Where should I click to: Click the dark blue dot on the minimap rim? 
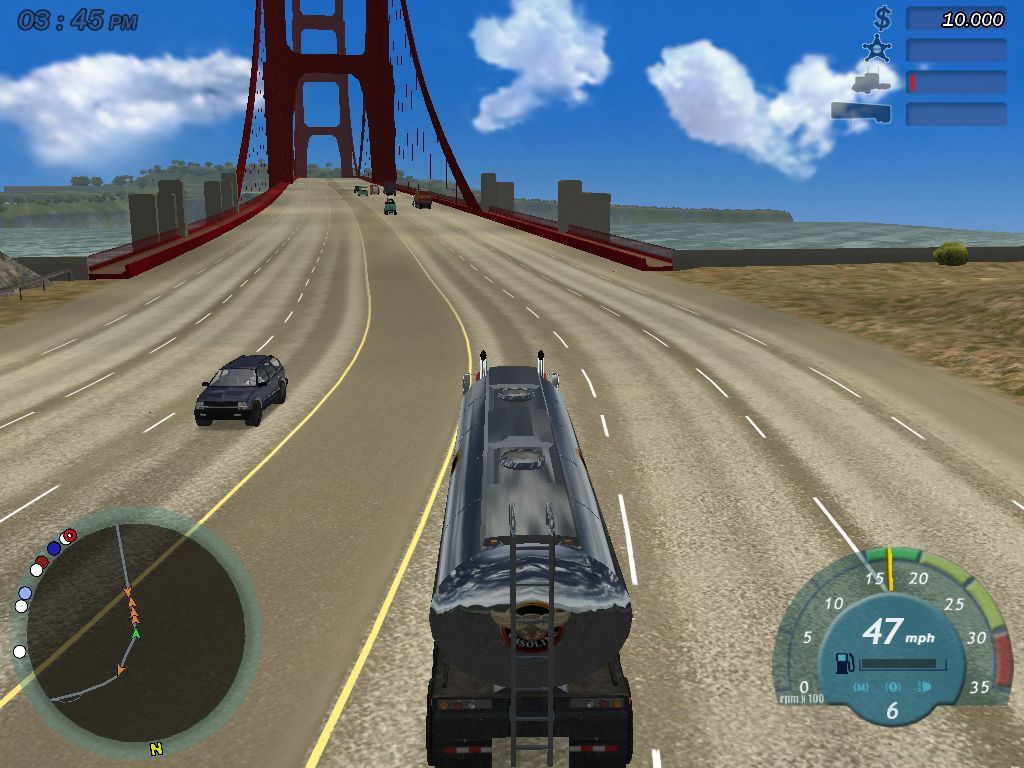tap(54, 548)
